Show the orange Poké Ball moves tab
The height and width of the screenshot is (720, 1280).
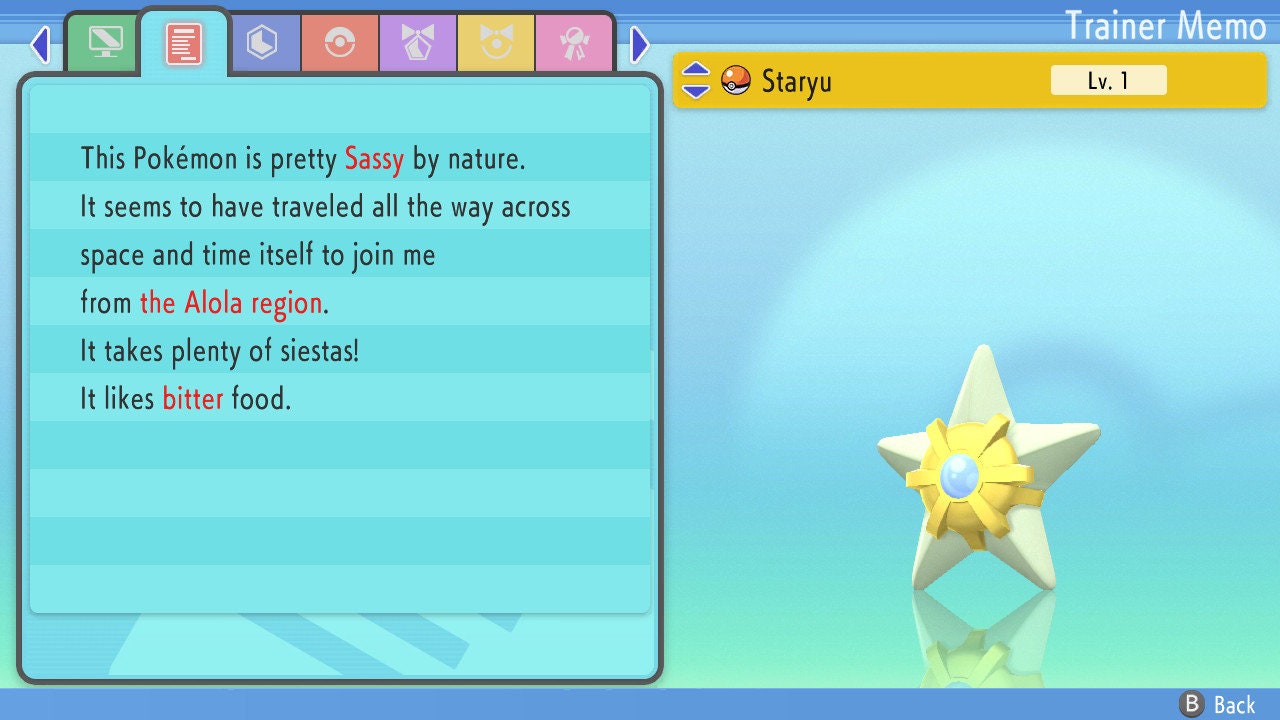[340, 43]
